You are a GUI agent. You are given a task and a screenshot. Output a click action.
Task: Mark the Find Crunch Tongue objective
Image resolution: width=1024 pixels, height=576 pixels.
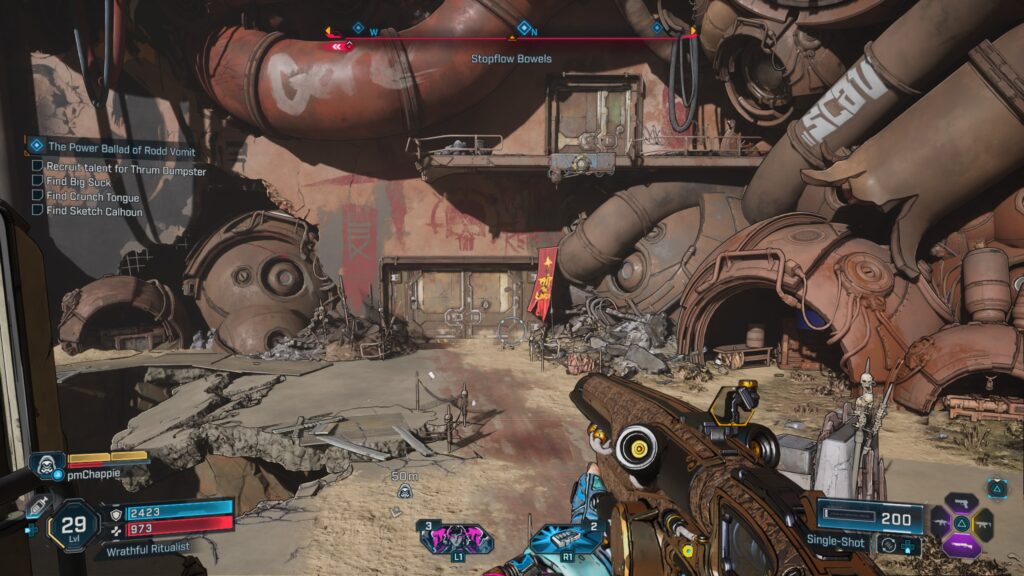tap(37, 196)
